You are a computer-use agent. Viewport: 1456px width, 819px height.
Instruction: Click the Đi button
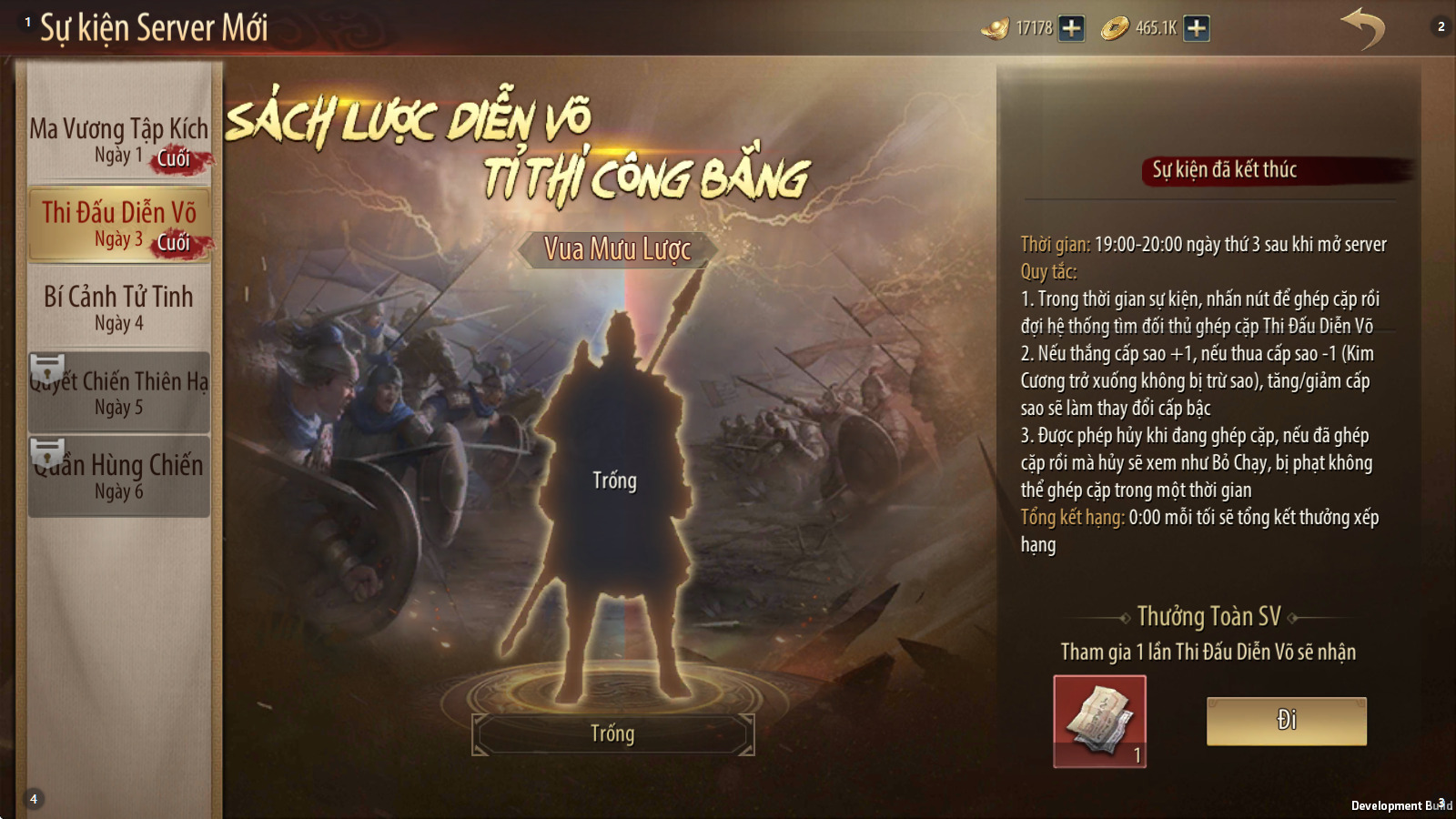[1286, 721]
